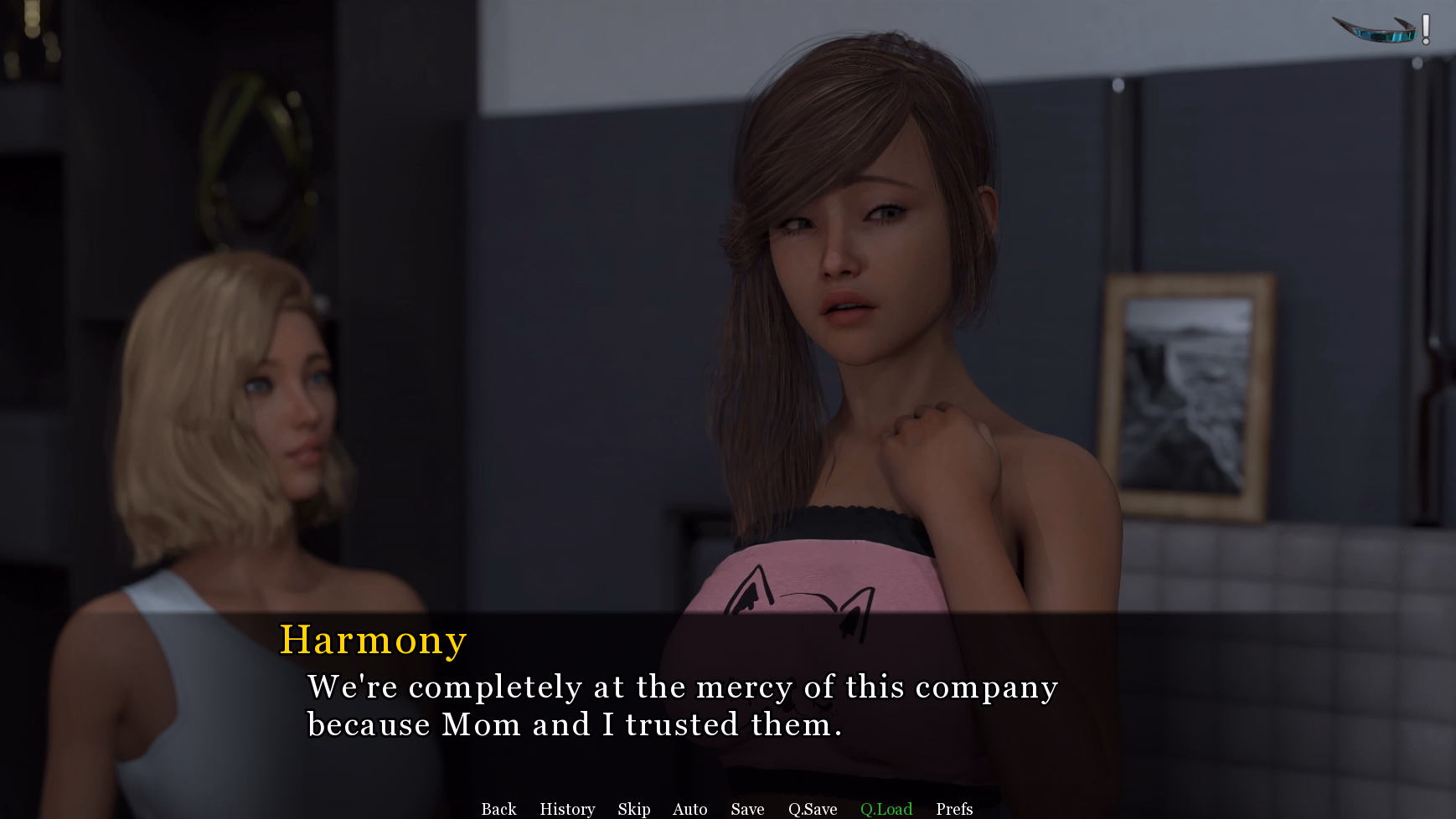The width and height of the screenshot is (1456, 819).
Task: Click Harmony's dialogue text to continue
Action: click(x=683, y=705)
